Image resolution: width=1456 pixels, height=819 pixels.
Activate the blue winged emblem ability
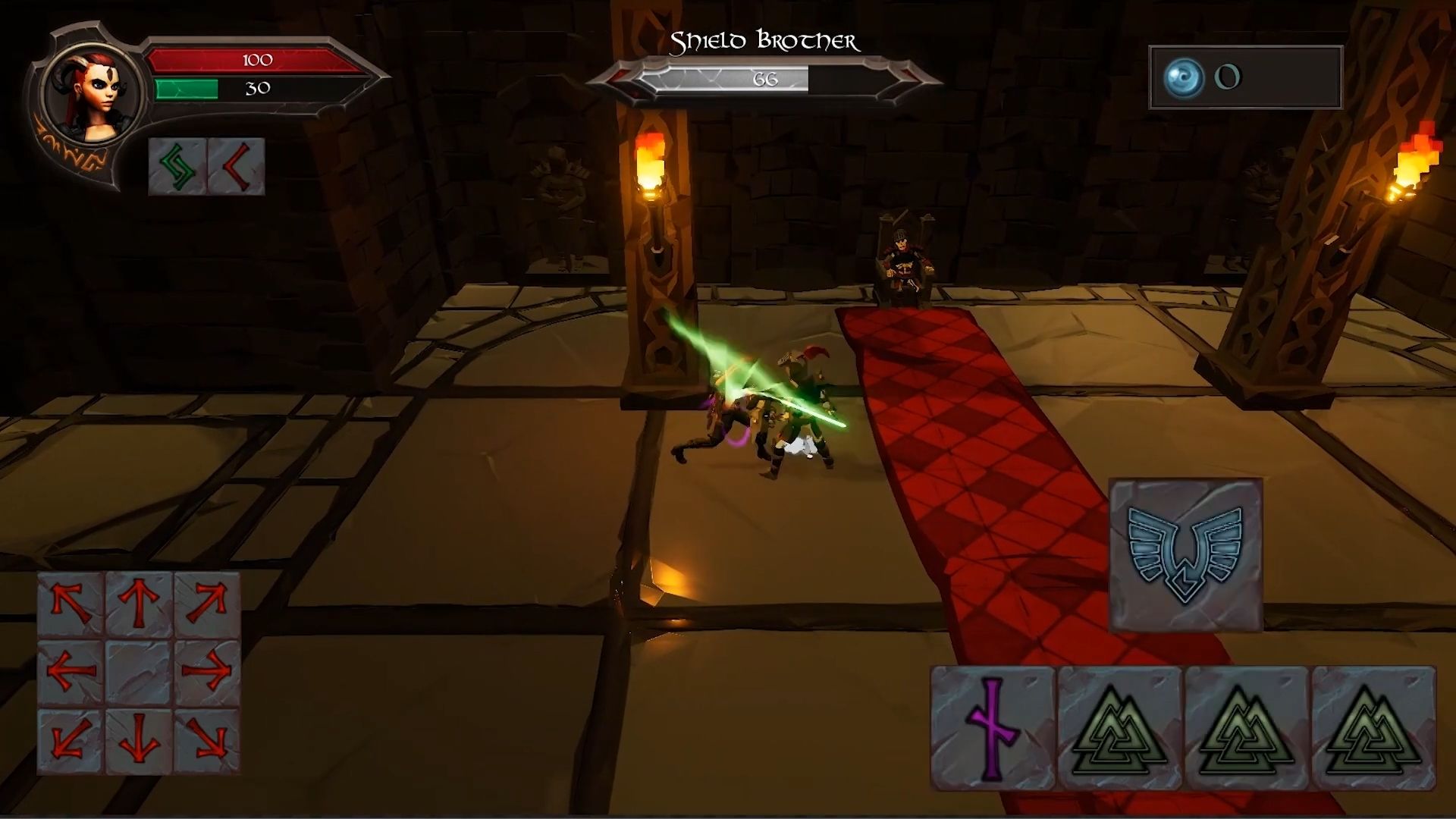tap(1185, 554)
